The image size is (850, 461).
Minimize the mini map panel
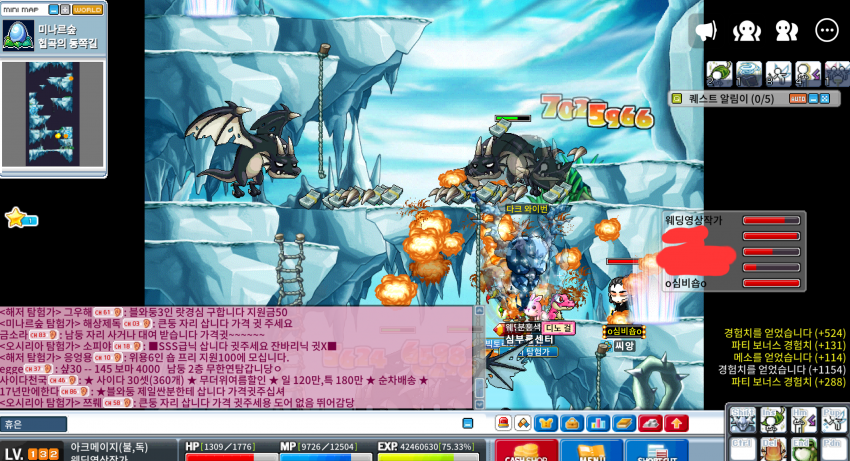[x=52, y=10]
